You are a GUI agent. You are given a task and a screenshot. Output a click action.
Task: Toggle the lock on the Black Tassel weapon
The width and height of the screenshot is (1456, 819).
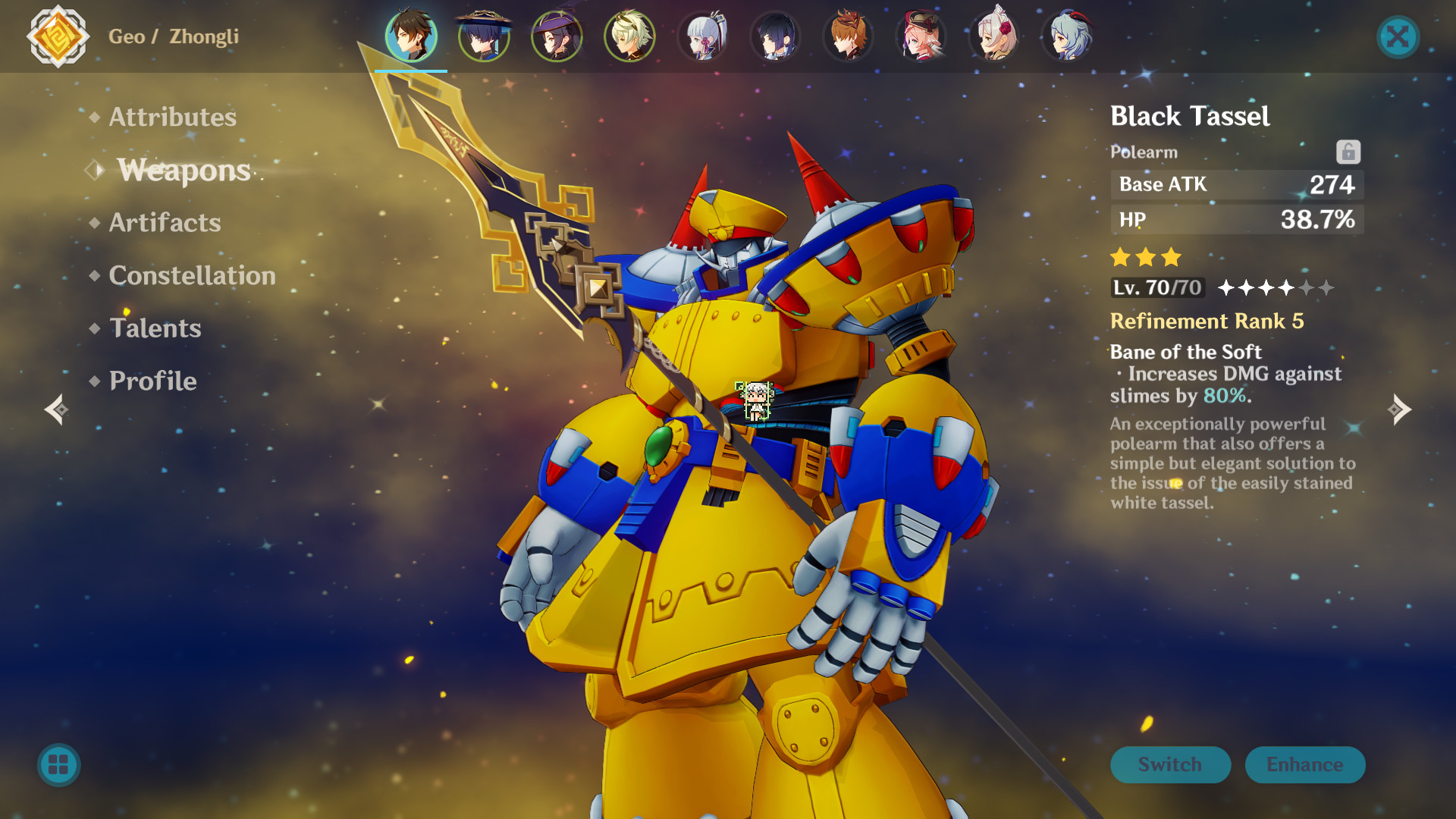click(x=1348, y=151)
